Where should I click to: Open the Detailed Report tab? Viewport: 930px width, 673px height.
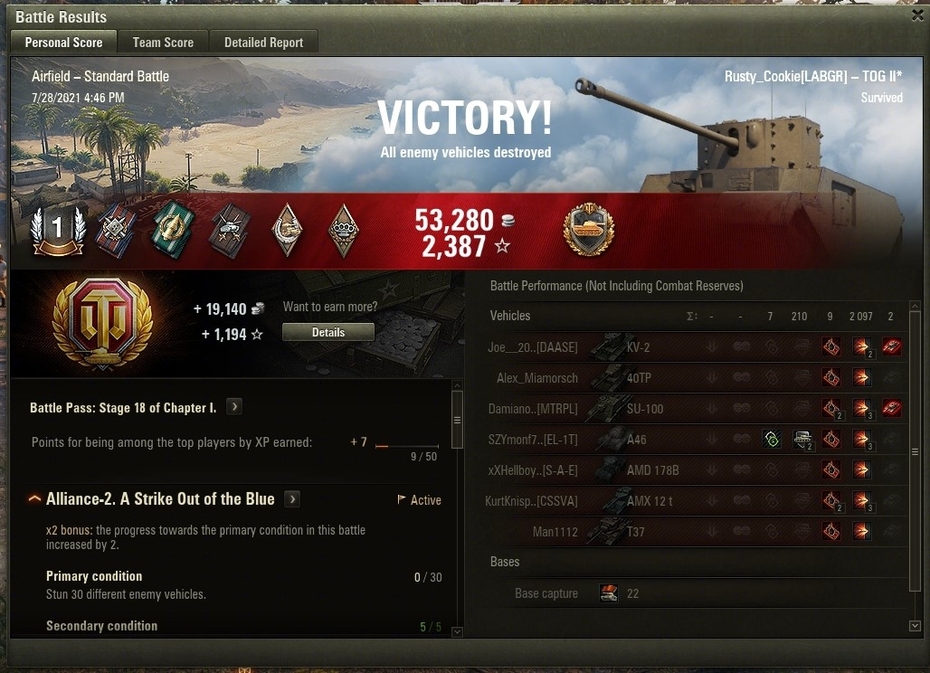tap(264, 42)
